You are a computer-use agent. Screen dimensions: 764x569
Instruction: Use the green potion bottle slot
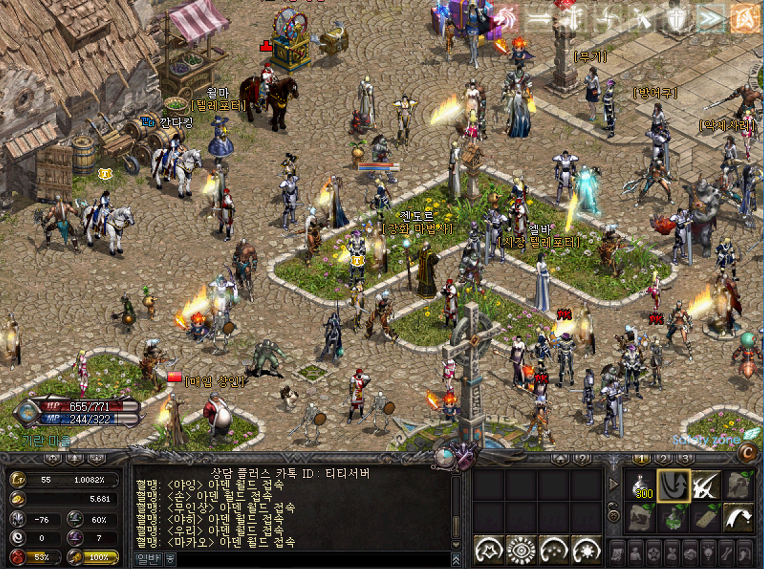(x=672, y=517)
